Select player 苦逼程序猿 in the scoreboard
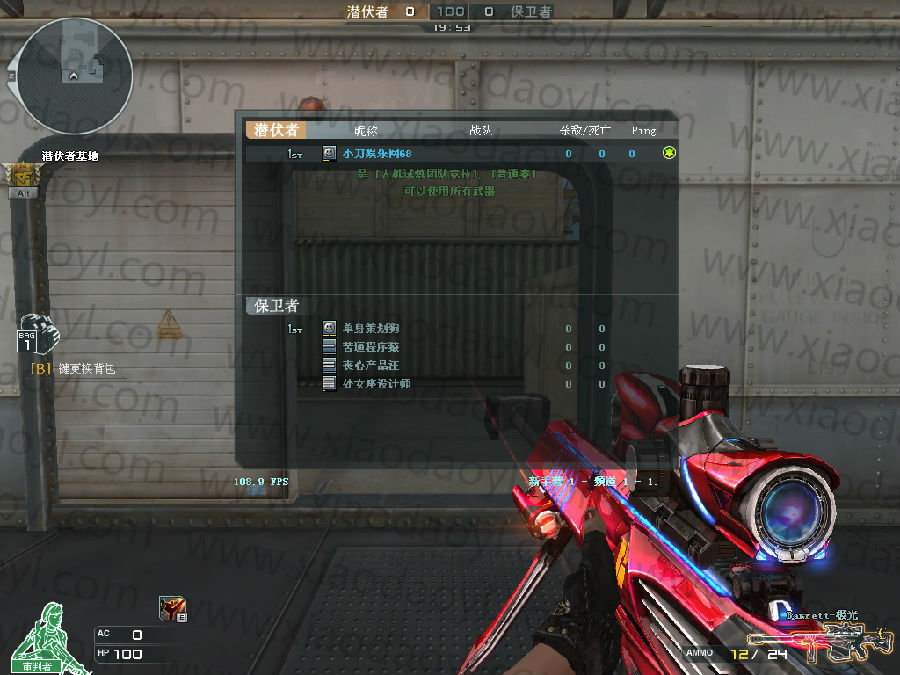This screenshot has height=675, width=900. (x=371, y=347)
